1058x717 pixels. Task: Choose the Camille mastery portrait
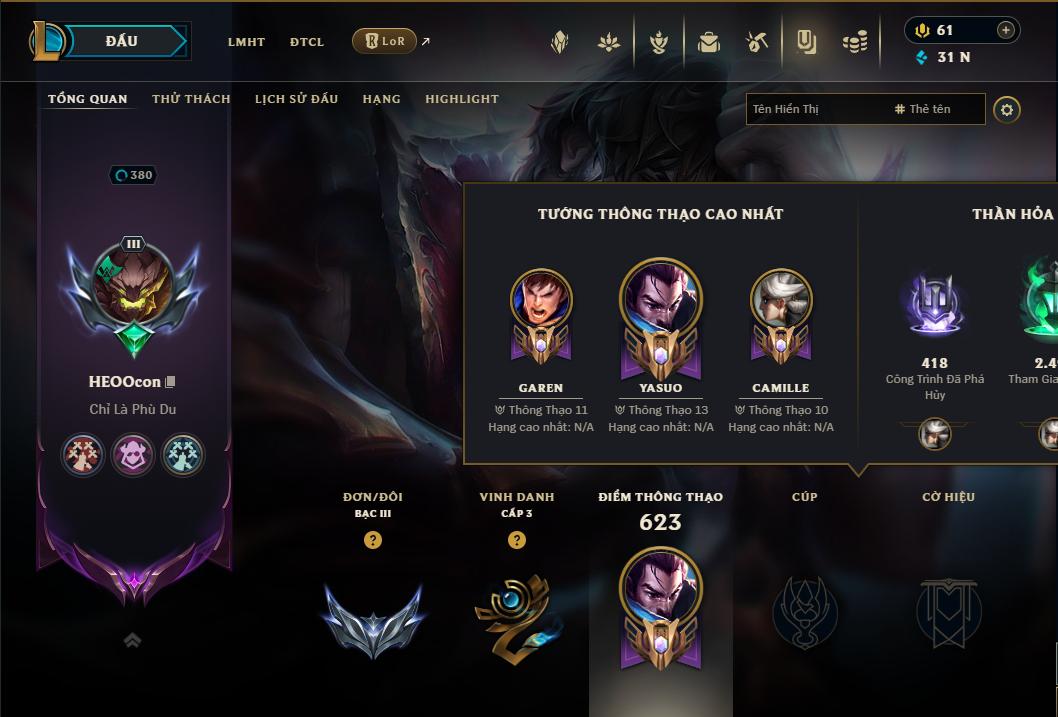(x=781, y=302)
